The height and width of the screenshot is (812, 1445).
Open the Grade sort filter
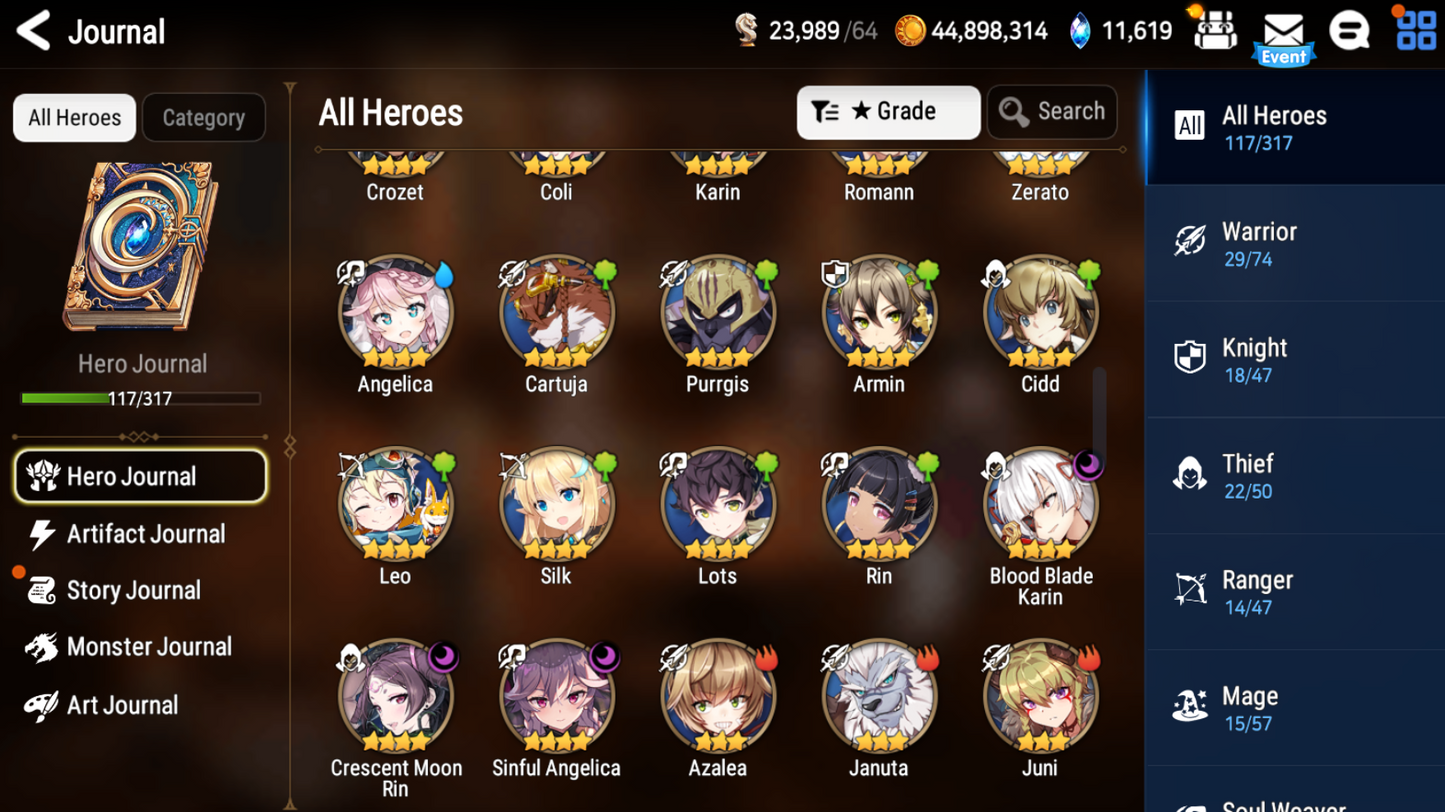point(887,112)
